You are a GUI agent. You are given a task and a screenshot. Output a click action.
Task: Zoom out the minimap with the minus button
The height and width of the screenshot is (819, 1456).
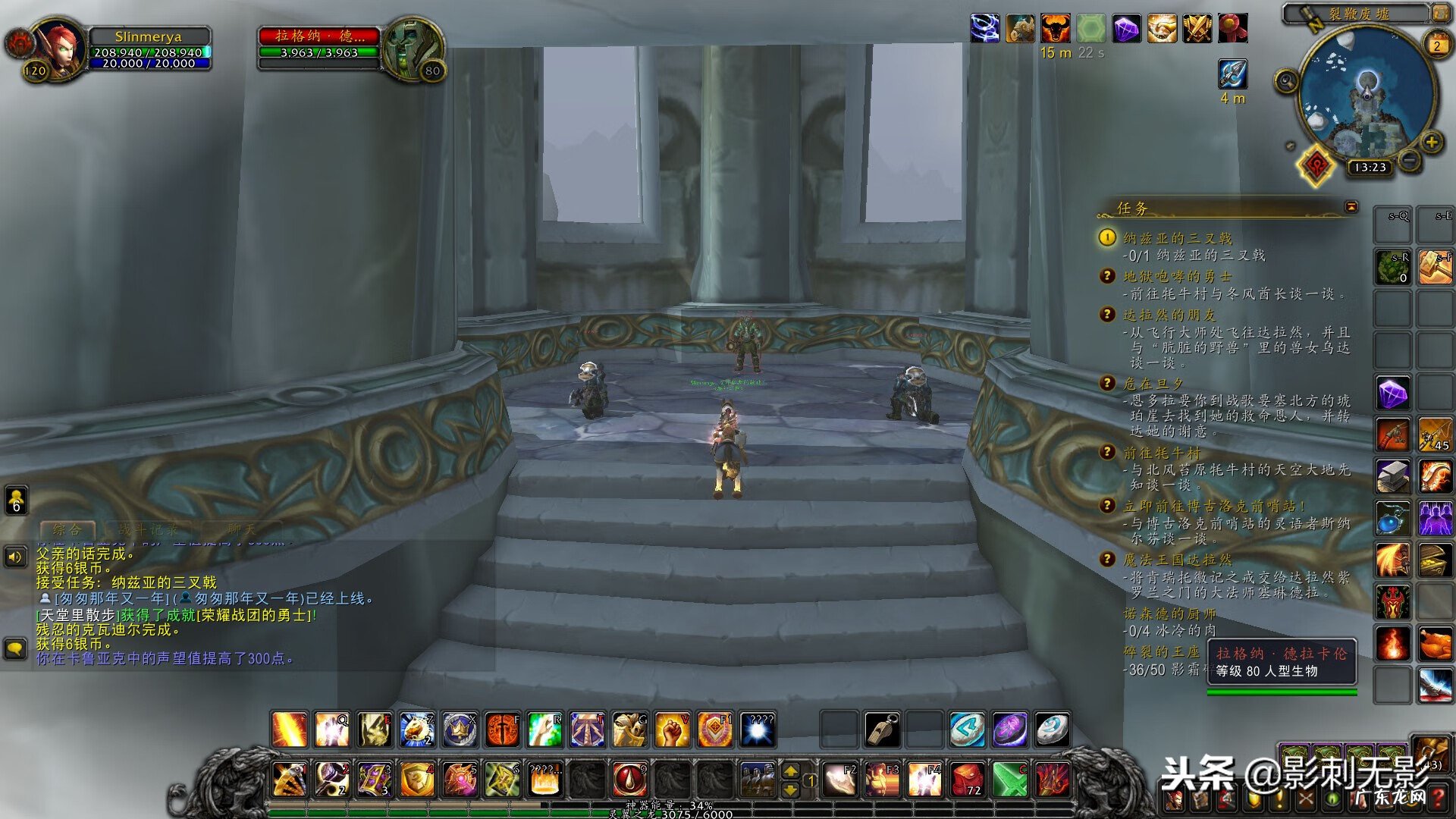1409,159
